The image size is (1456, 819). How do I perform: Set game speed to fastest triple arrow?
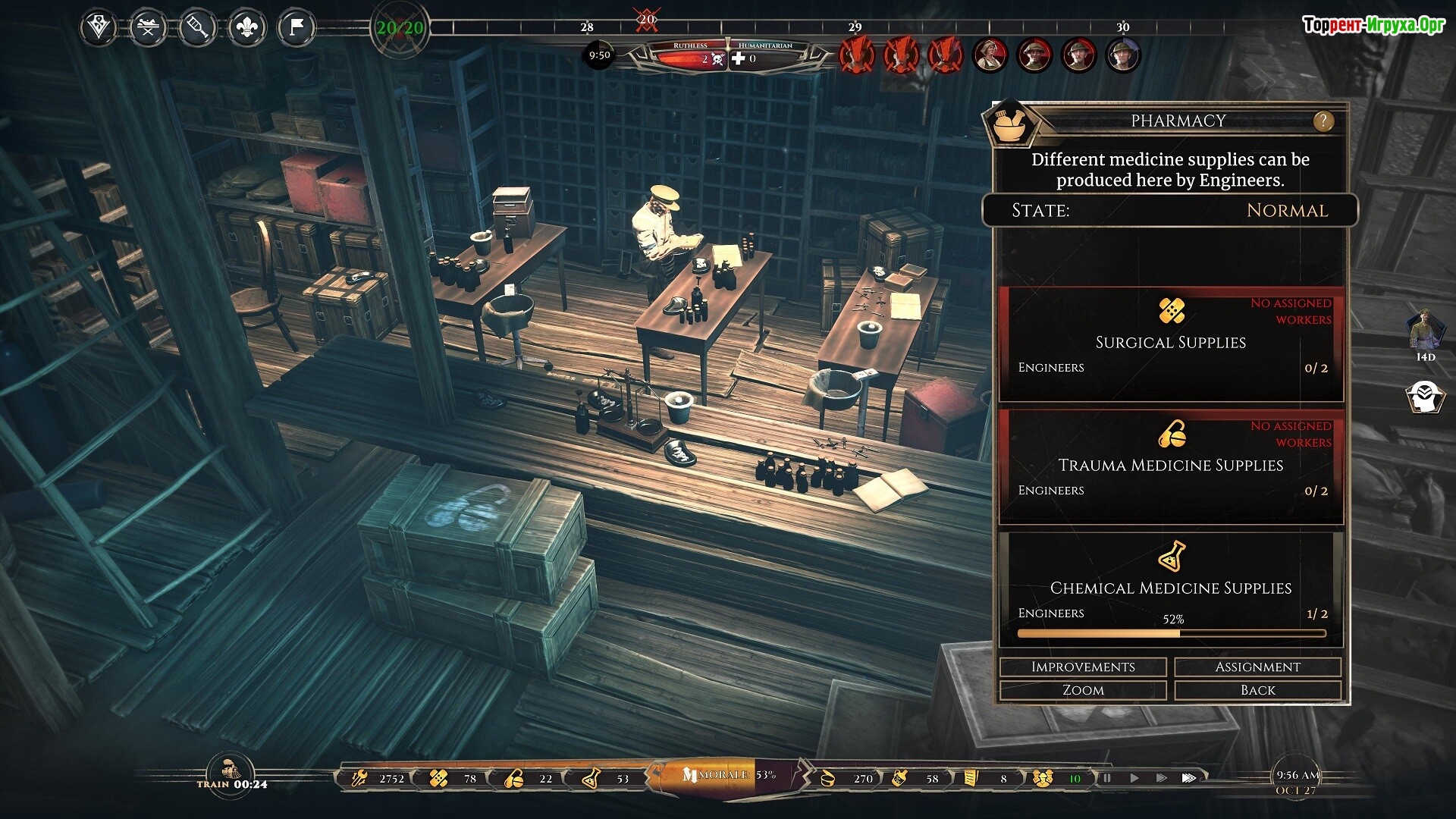pyautogui.click(x=1189, y=778)
